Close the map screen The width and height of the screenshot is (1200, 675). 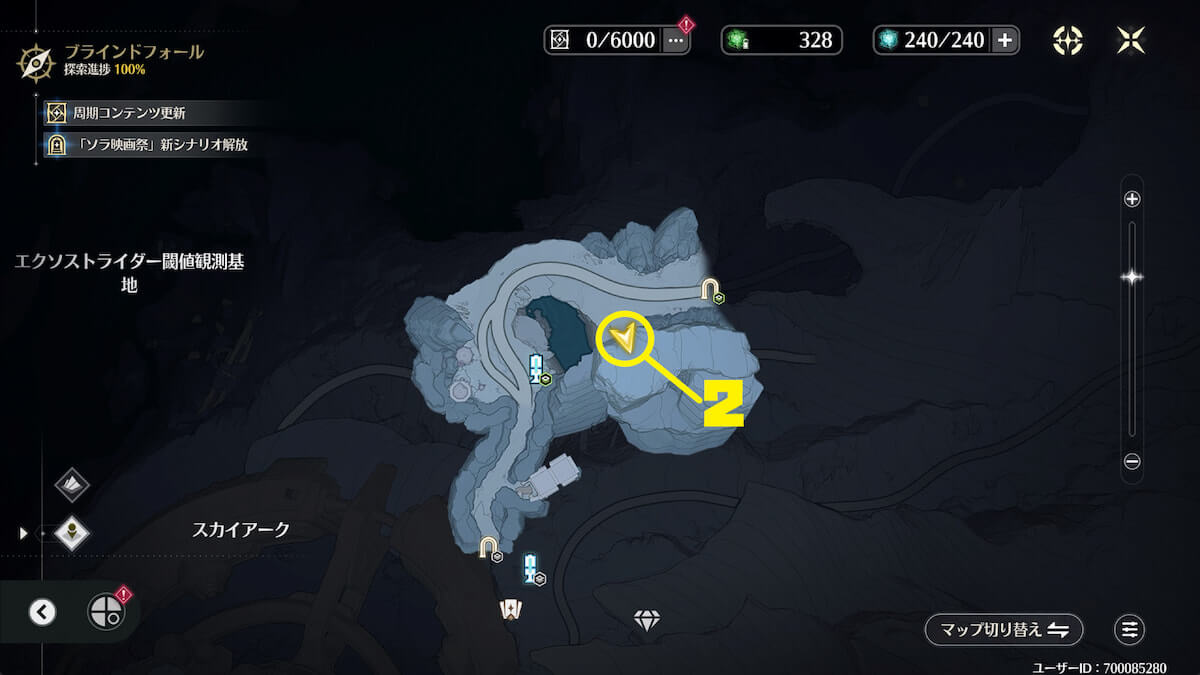click(1130, 40)
